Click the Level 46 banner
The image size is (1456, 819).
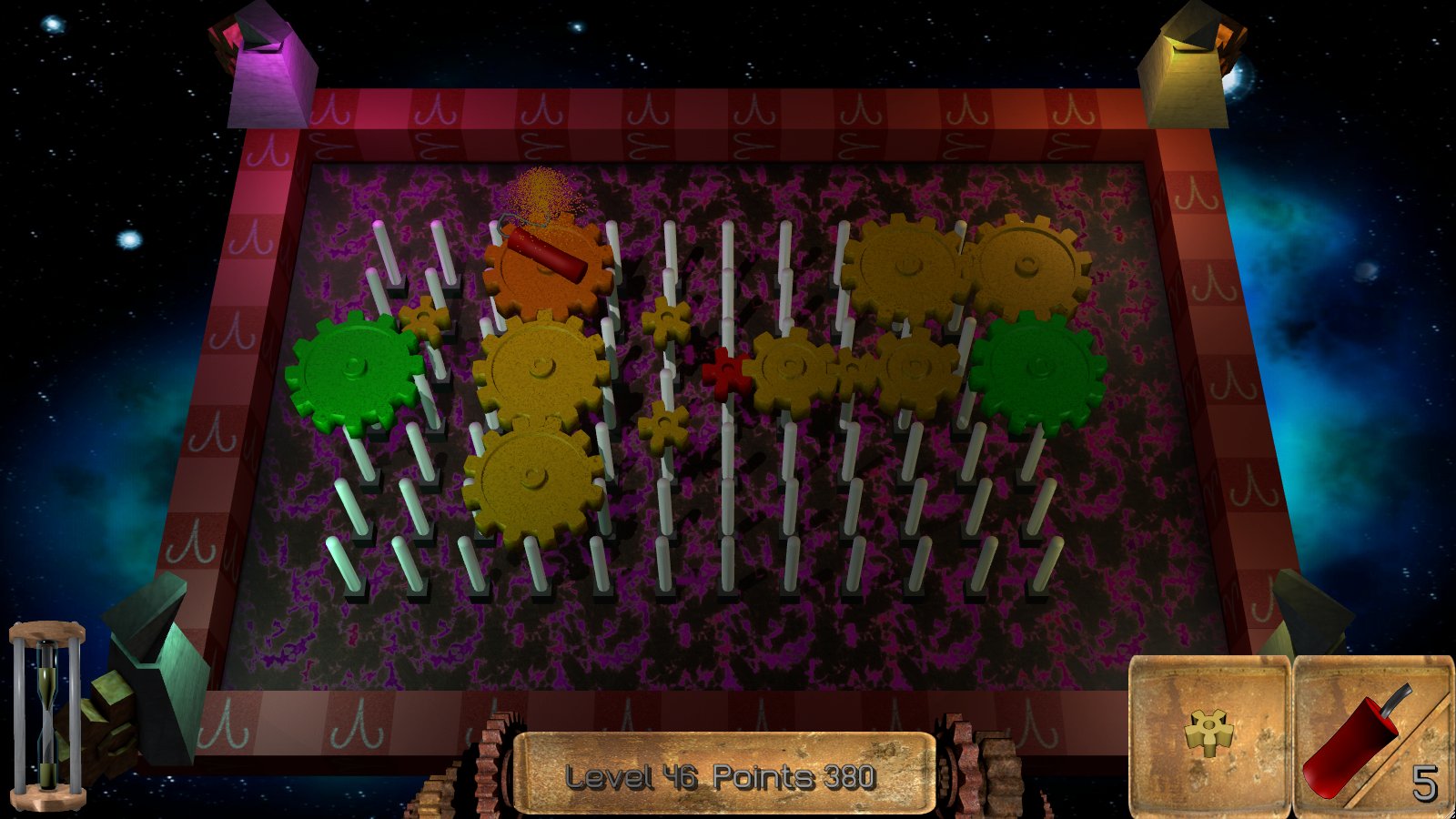click(632, 776)
